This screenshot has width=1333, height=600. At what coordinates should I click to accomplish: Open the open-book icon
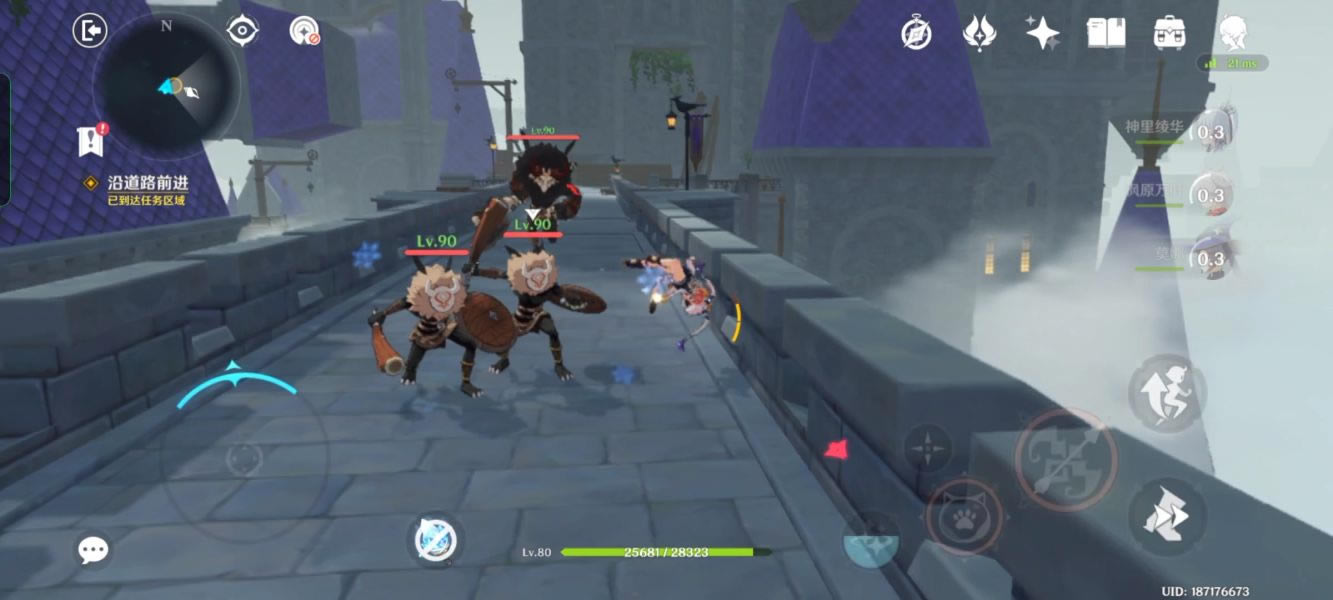[x=1106, y=34]
